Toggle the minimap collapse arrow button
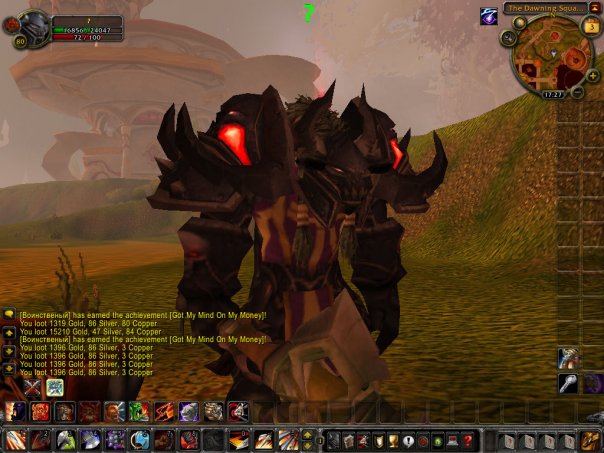604x453 pixels. click(x=594, y=8)
